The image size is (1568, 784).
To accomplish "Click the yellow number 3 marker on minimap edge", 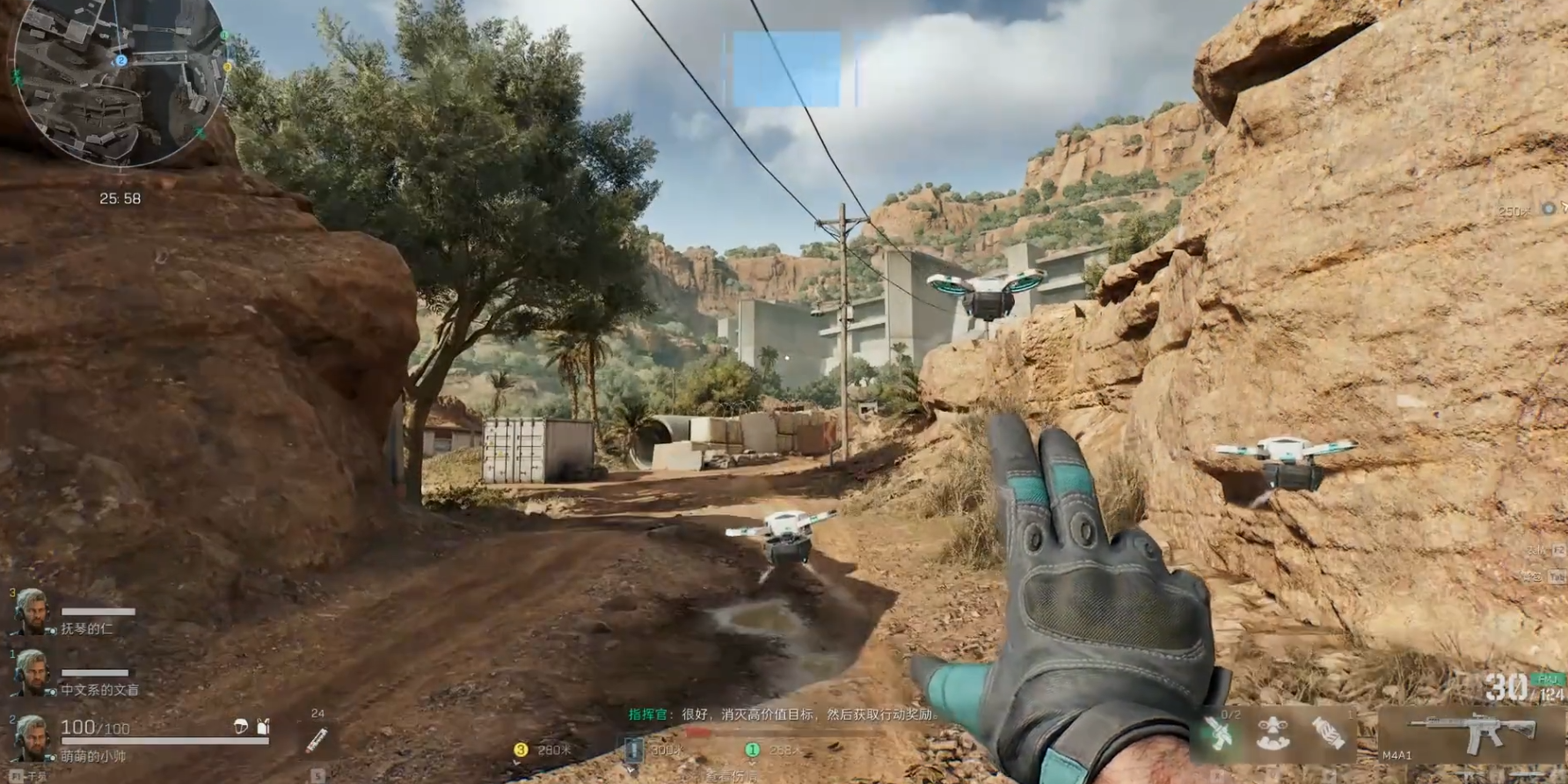I will (x=228, y=67).
